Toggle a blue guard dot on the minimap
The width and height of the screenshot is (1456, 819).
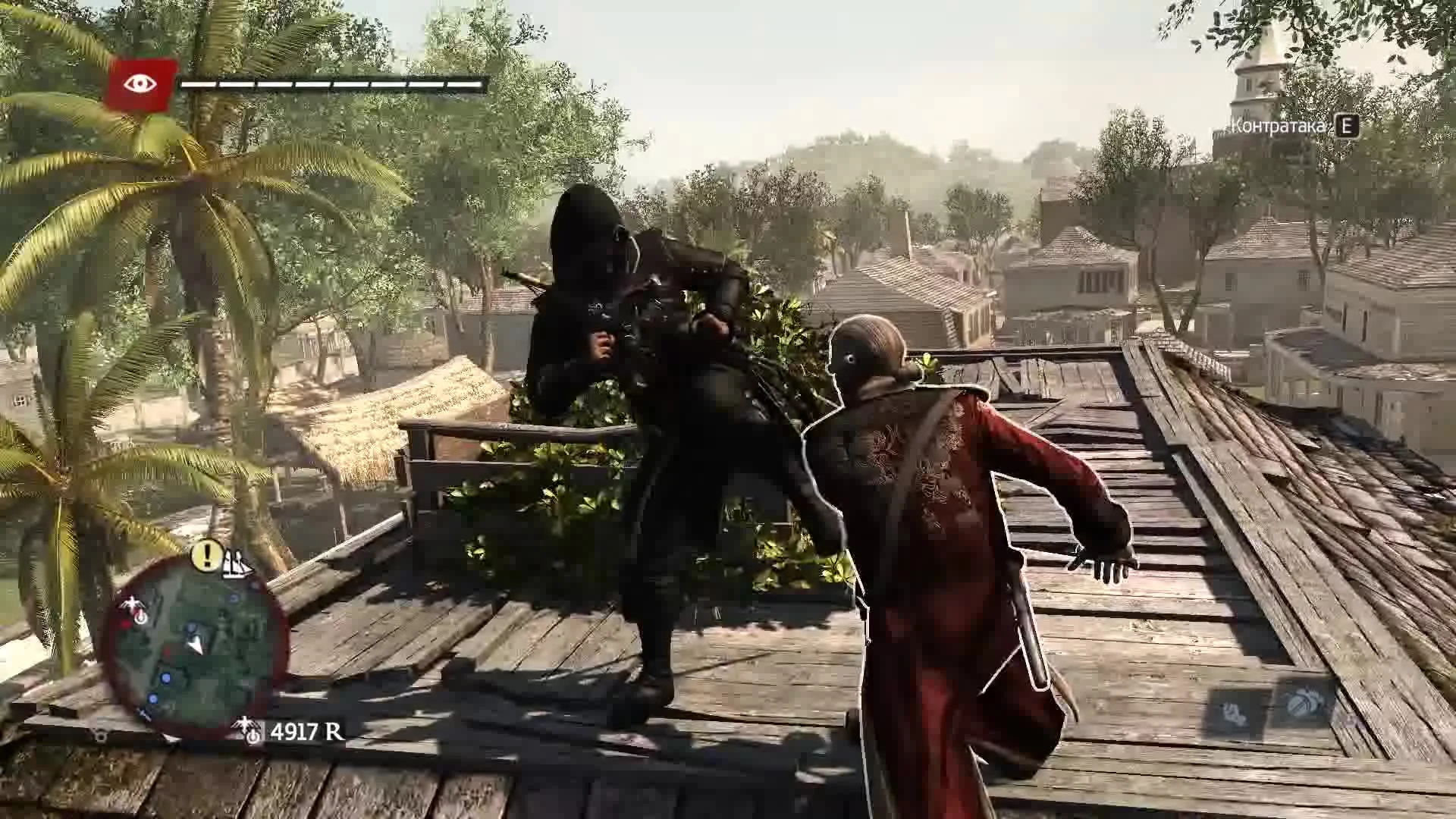[x=166, y=679]
